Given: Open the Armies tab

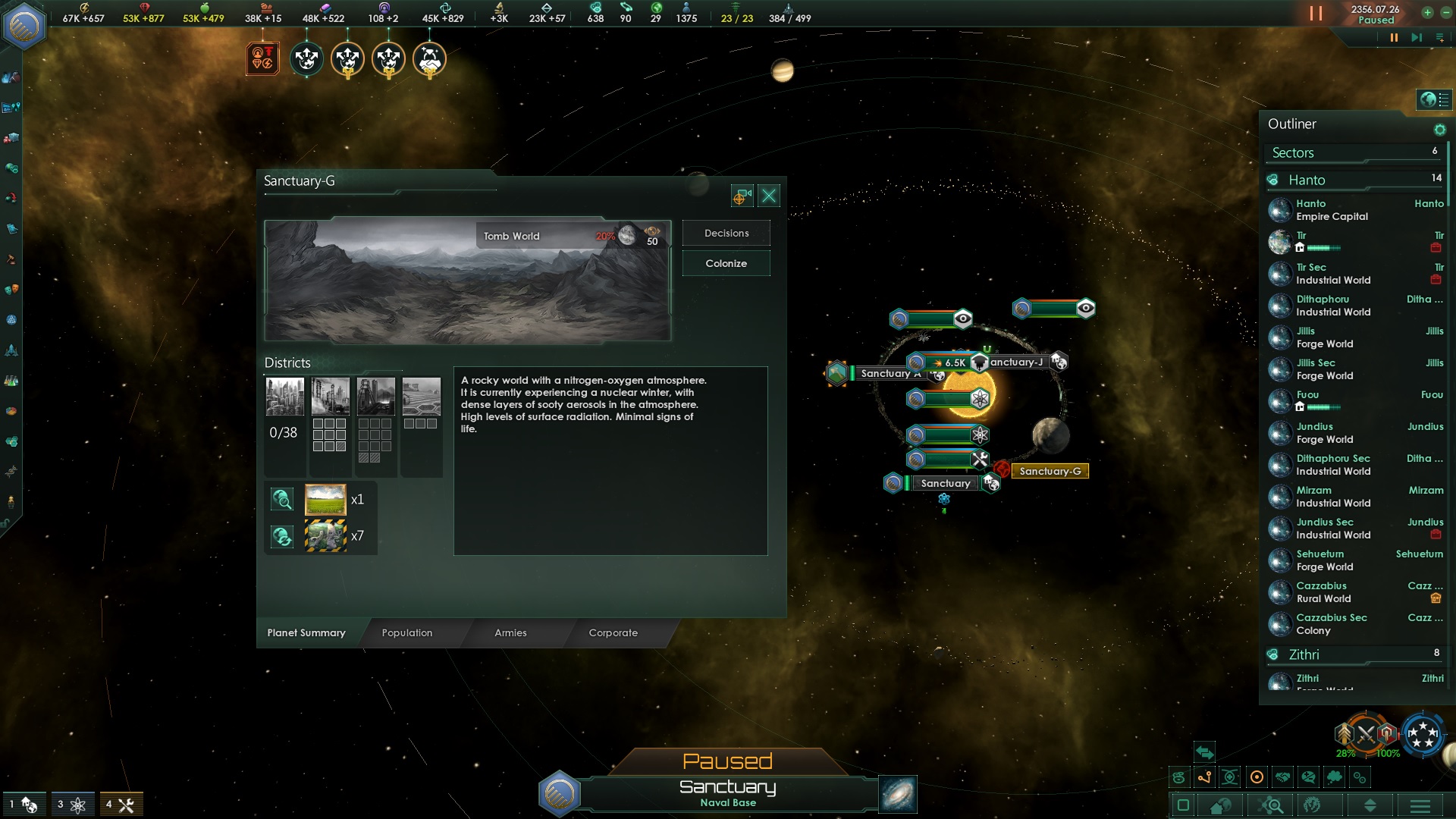Looking at the screenshot, I should pyautogui.click(x=510, y=633).
